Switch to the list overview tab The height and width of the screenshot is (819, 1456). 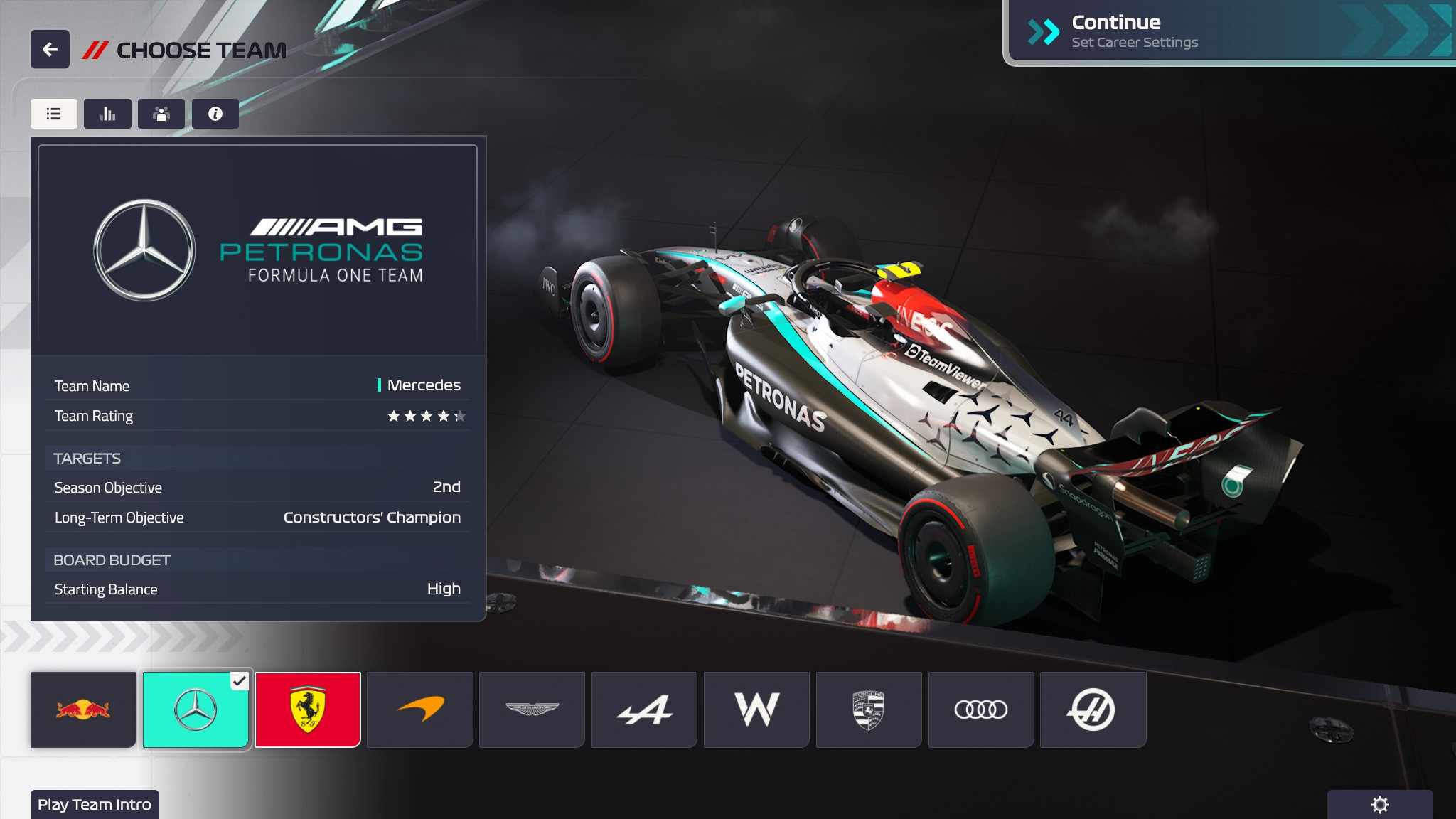(54, 114)
